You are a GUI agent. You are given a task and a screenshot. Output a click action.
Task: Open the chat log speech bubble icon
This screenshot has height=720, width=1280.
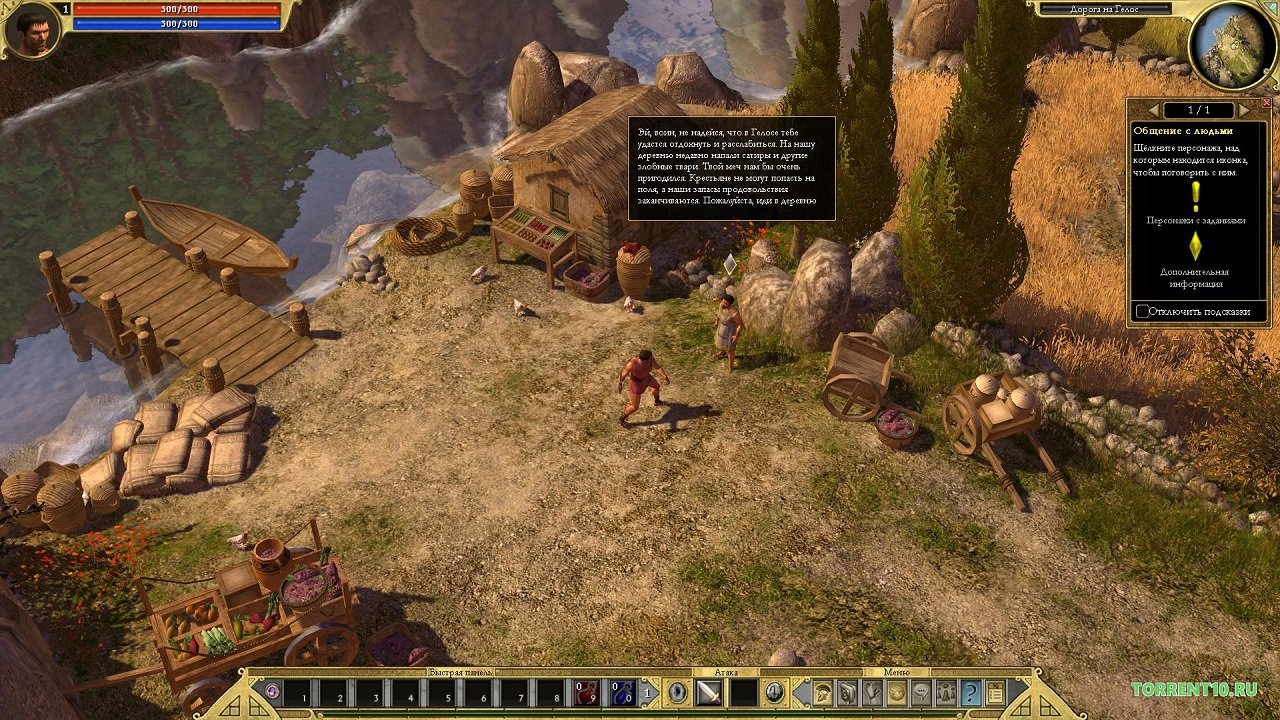point(921,693)
